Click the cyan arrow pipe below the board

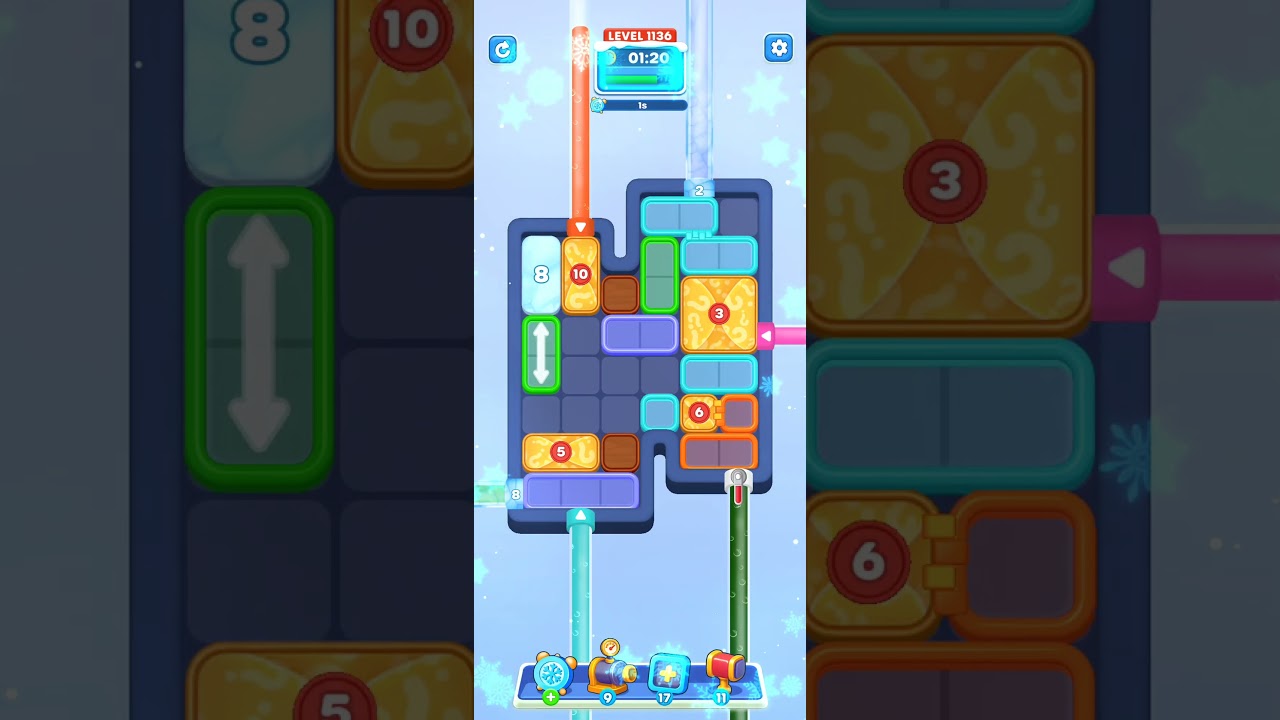[x=581, y=515]
